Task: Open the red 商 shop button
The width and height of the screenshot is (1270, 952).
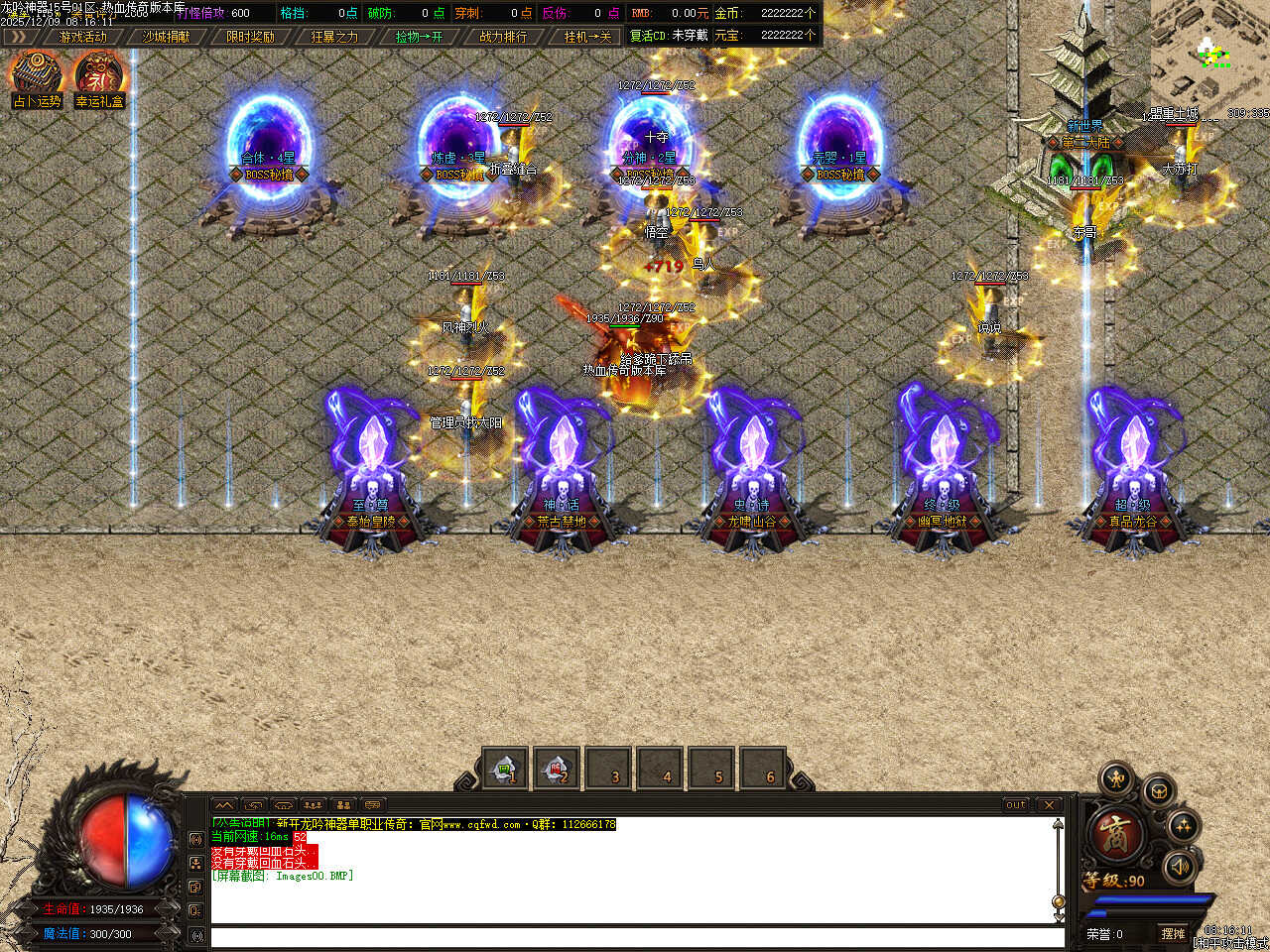Action: tap(1116, 834)
